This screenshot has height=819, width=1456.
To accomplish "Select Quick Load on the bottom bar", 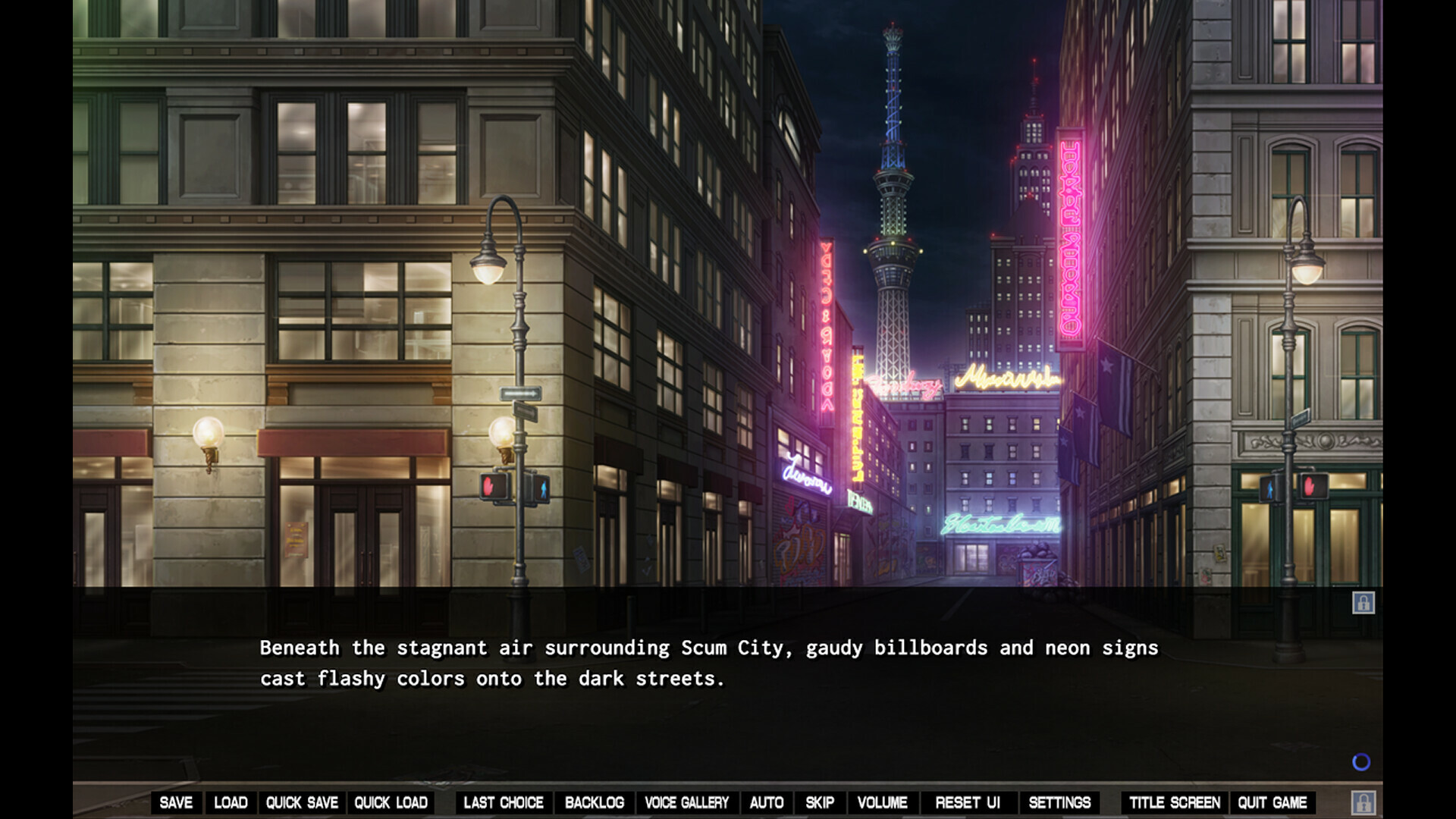I will (391, 802).
